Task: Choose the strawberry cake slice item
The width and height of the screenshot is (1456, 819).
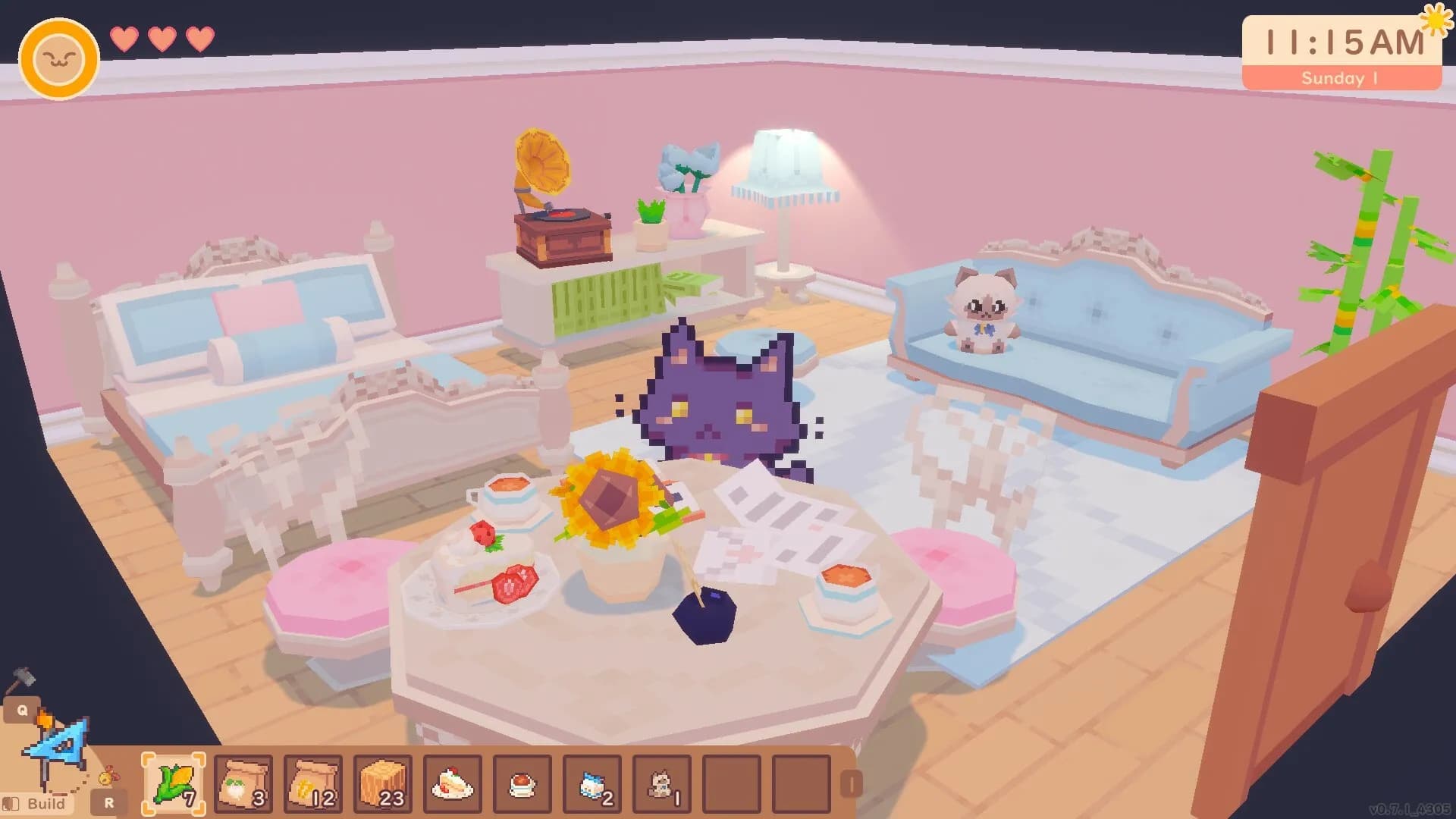Action: [x=452, y=783]
